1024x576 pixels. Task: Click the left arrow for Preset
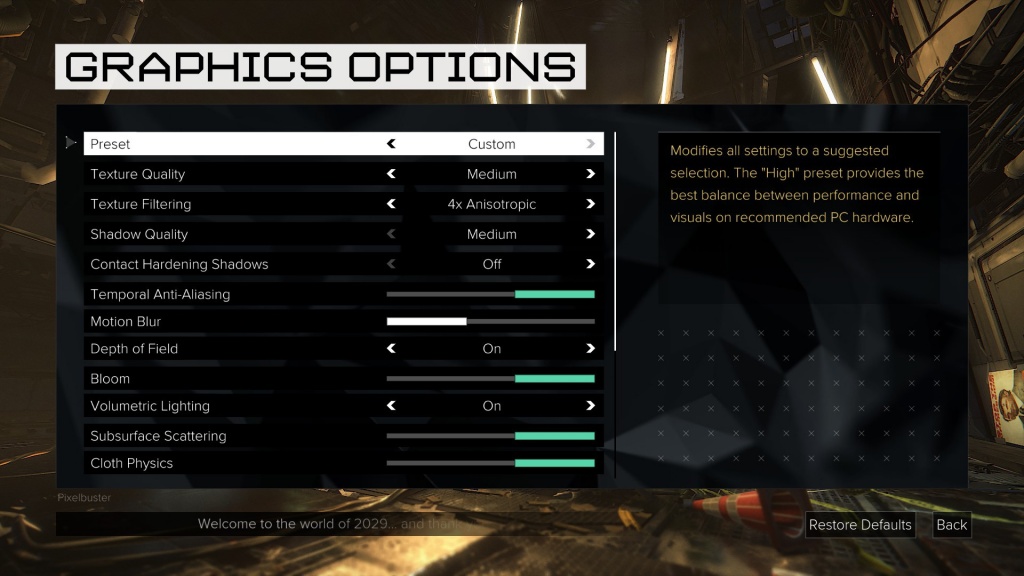pos(391,144)
